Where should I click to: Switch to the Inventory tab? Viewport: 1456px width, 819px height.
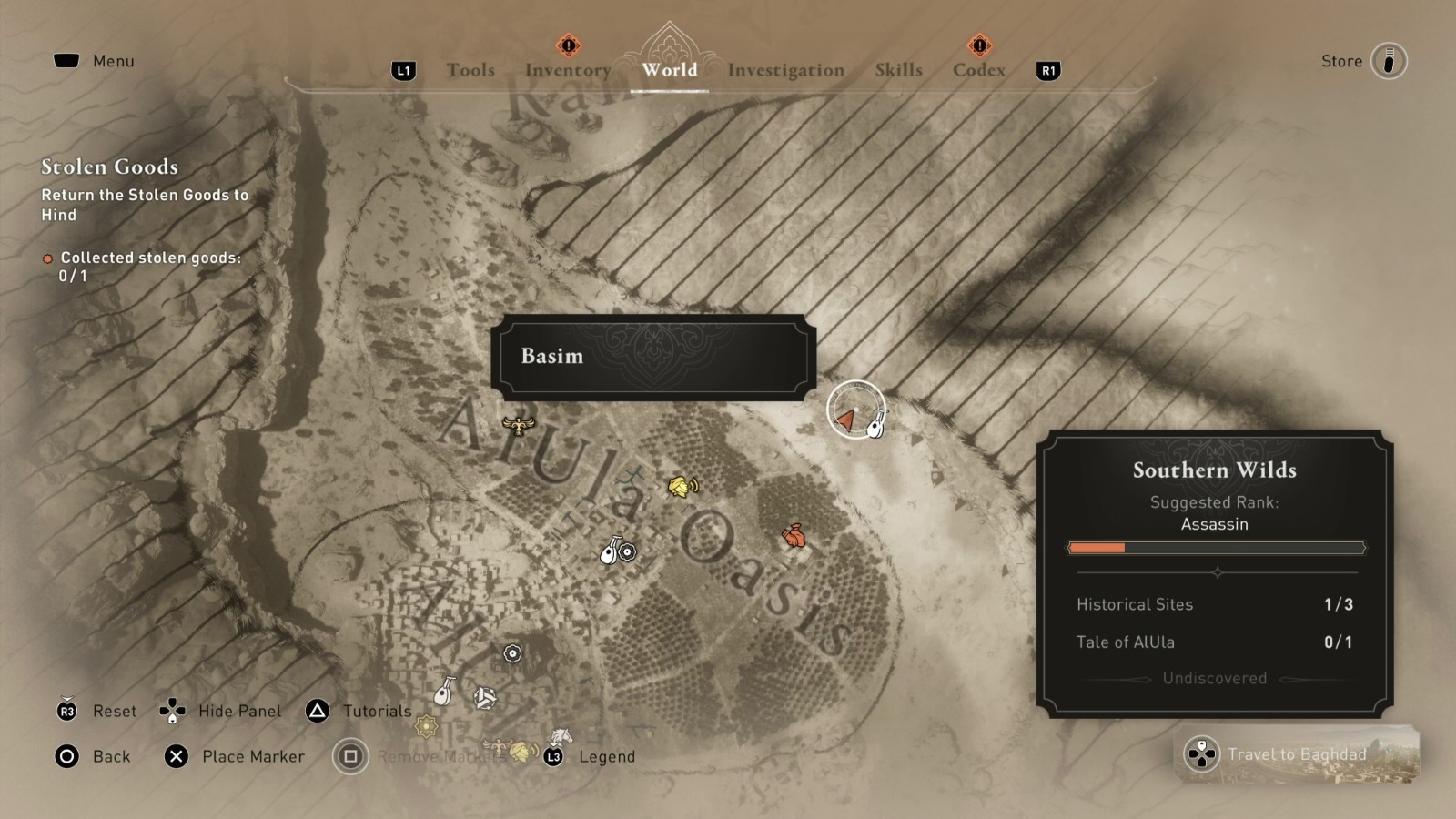pos(567,69)
